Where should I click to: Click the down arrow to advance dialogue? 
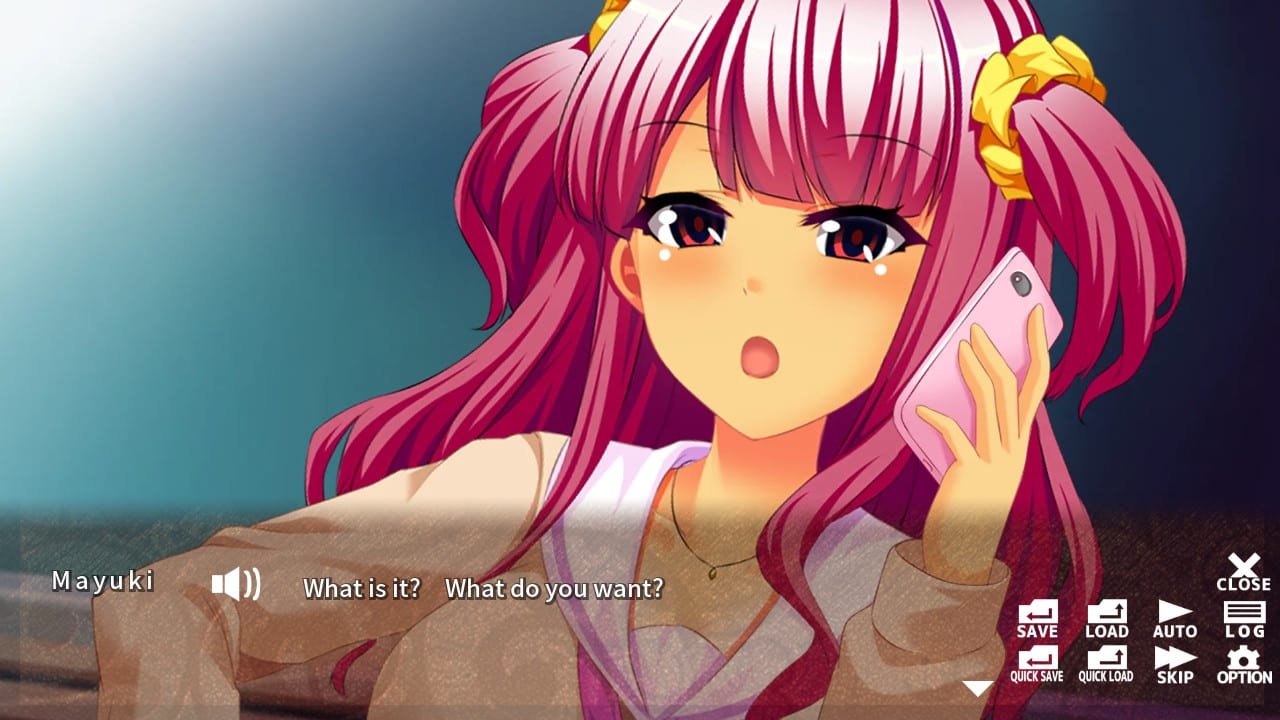click(x=977, y=685)
